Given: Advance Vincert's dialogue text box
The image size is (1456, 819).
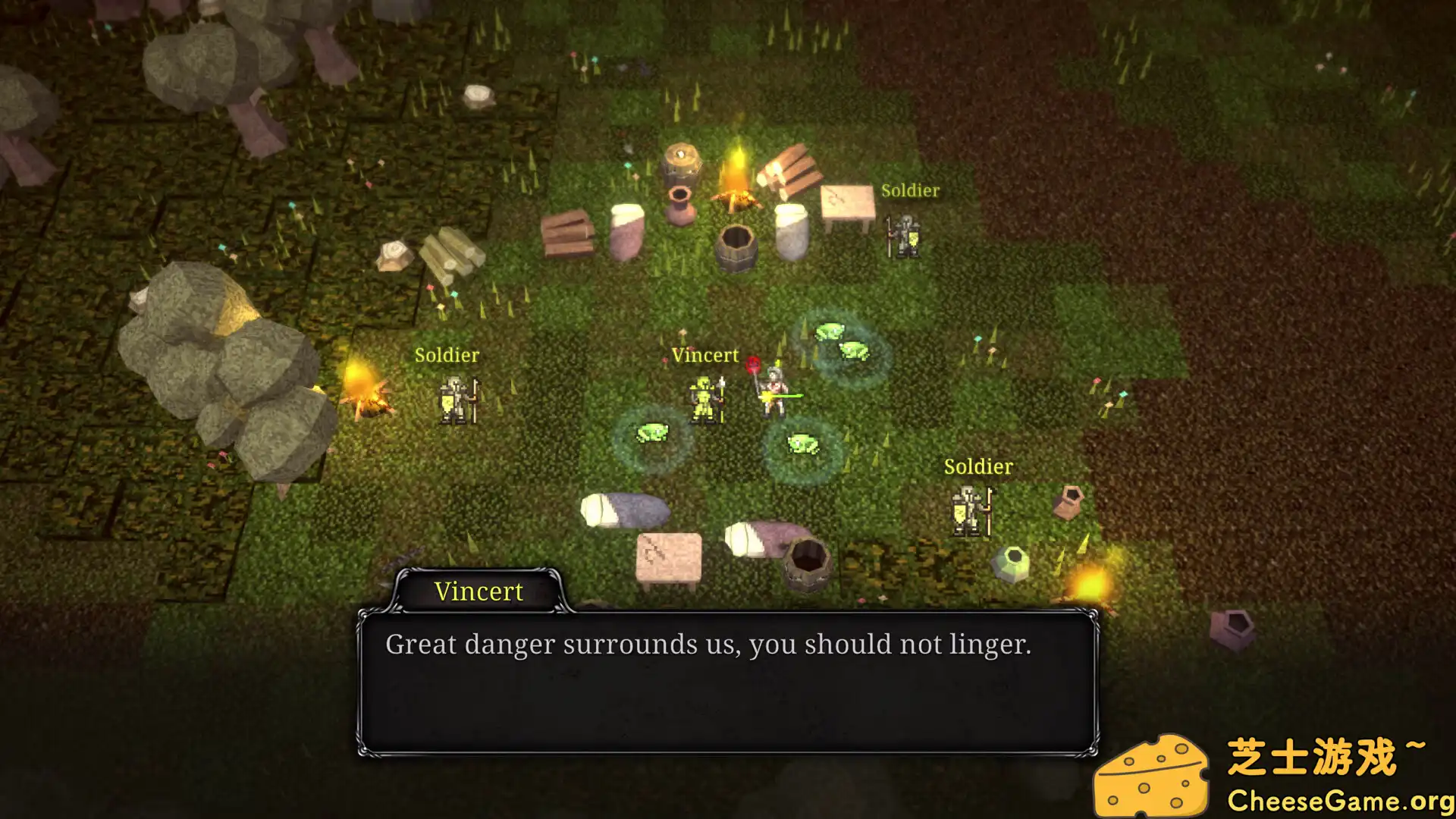Looking at the screenshot, I should tap(726, 682).
